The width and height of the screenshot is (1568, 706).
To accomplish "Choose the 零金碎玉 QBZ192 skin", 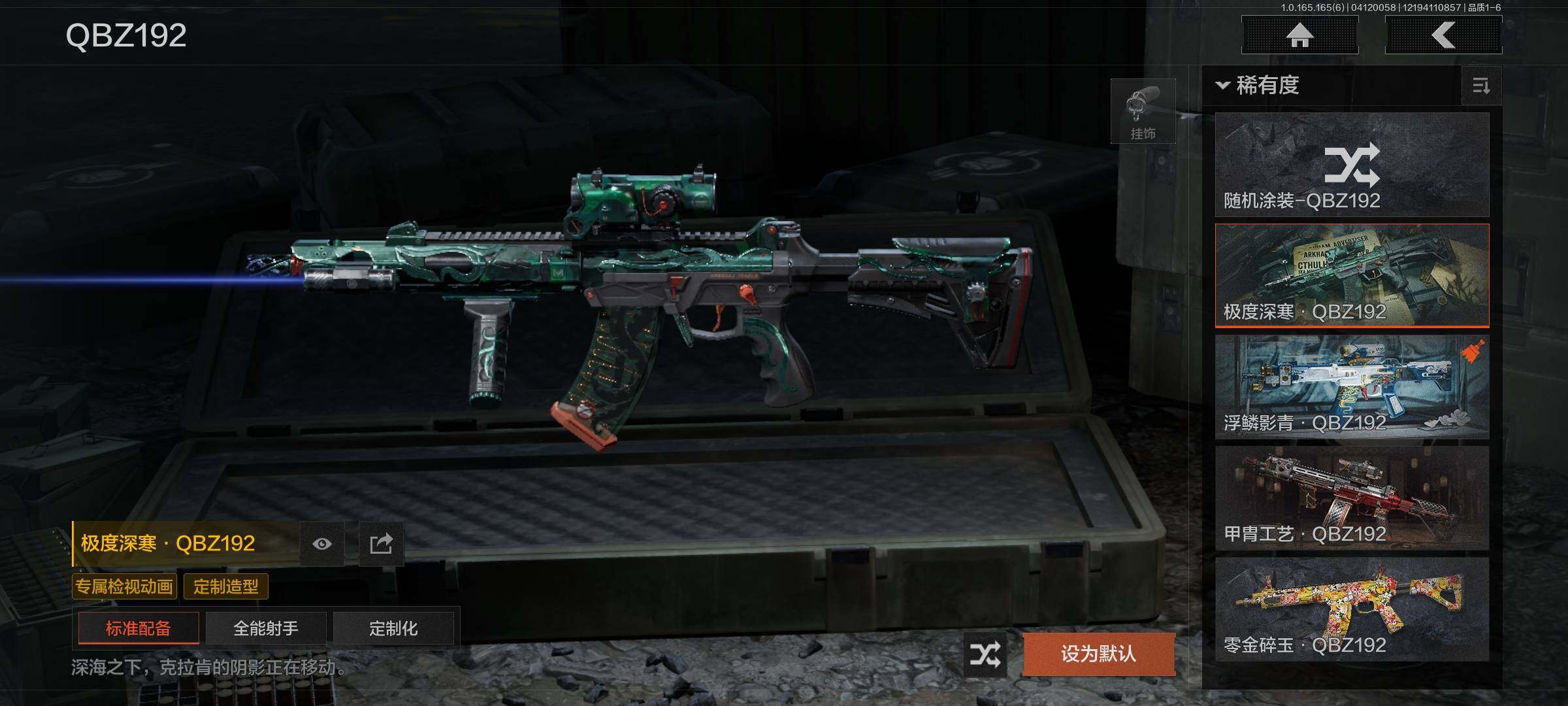I will 1352,609.
